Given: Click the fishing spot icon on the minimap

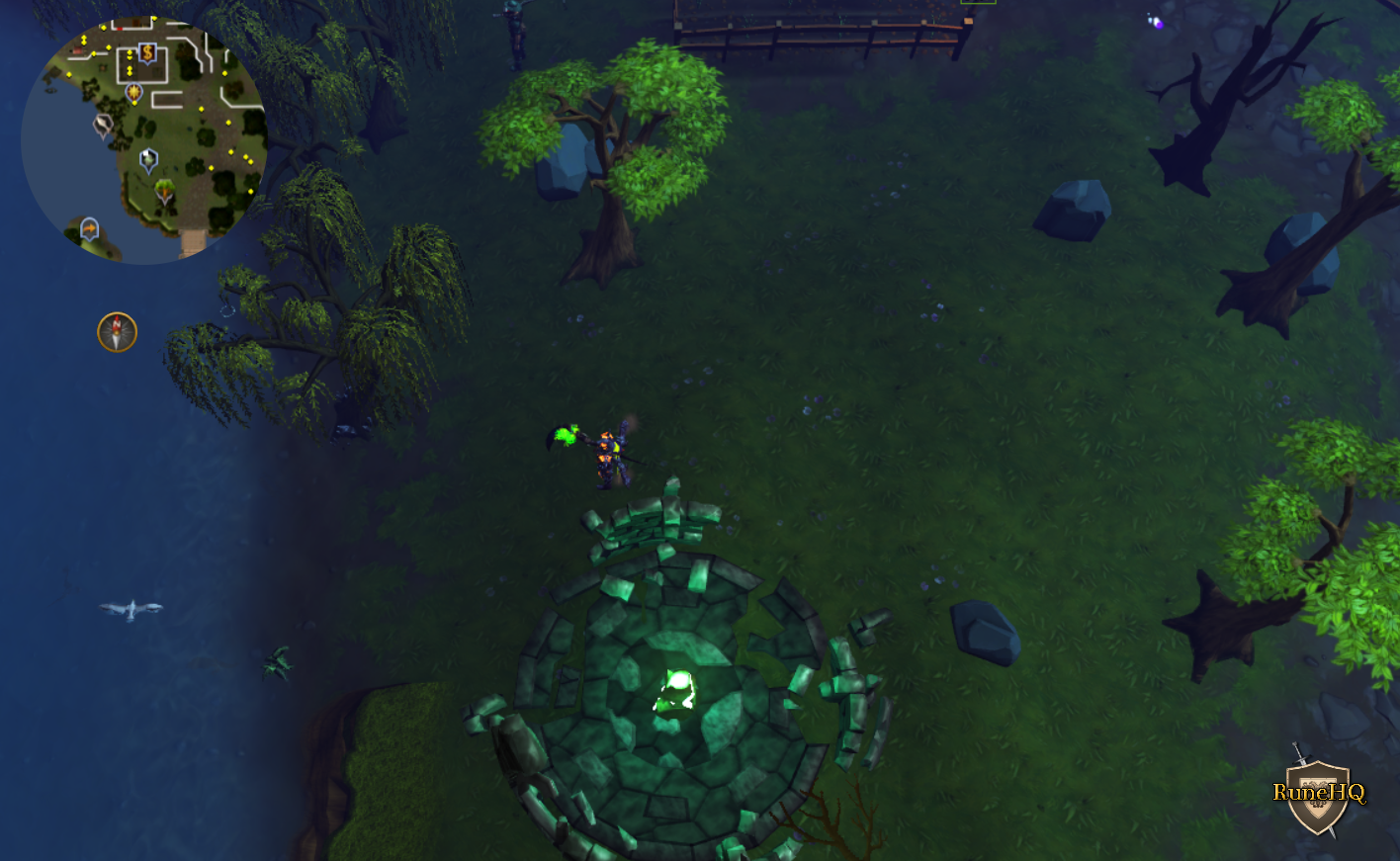Looking at the screenshot, I should 103,125.
